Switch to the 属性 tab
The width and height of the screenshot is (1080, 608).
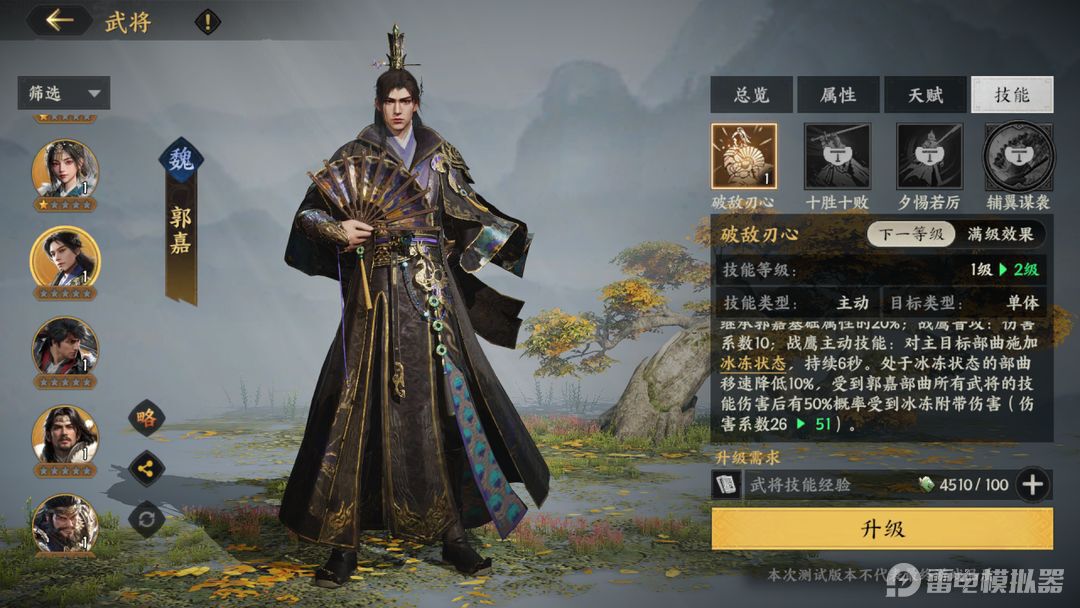click(838, 95)
